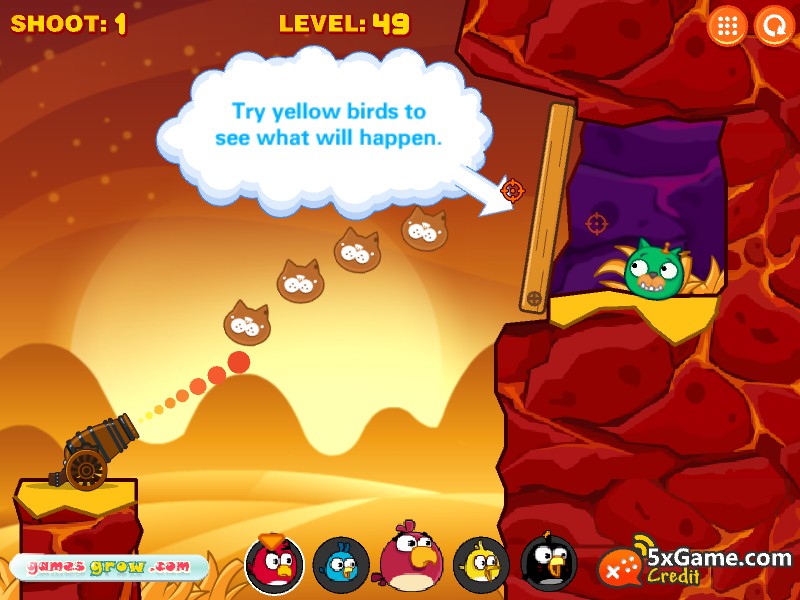Visit the gamesgrow.com link

coord(108,567)
